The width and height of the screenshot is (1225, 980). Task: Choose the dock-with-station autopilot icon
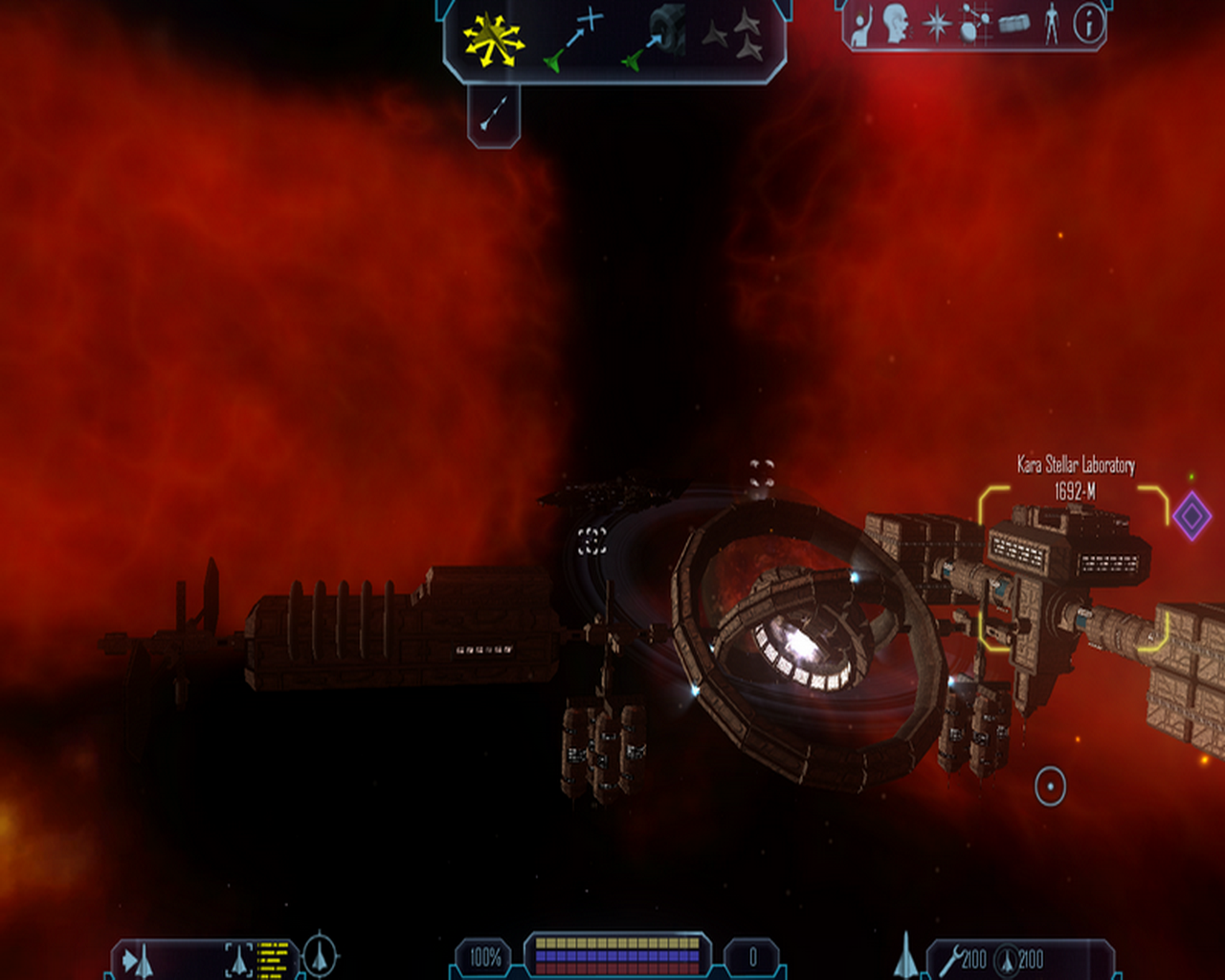[x=655, y=40]
